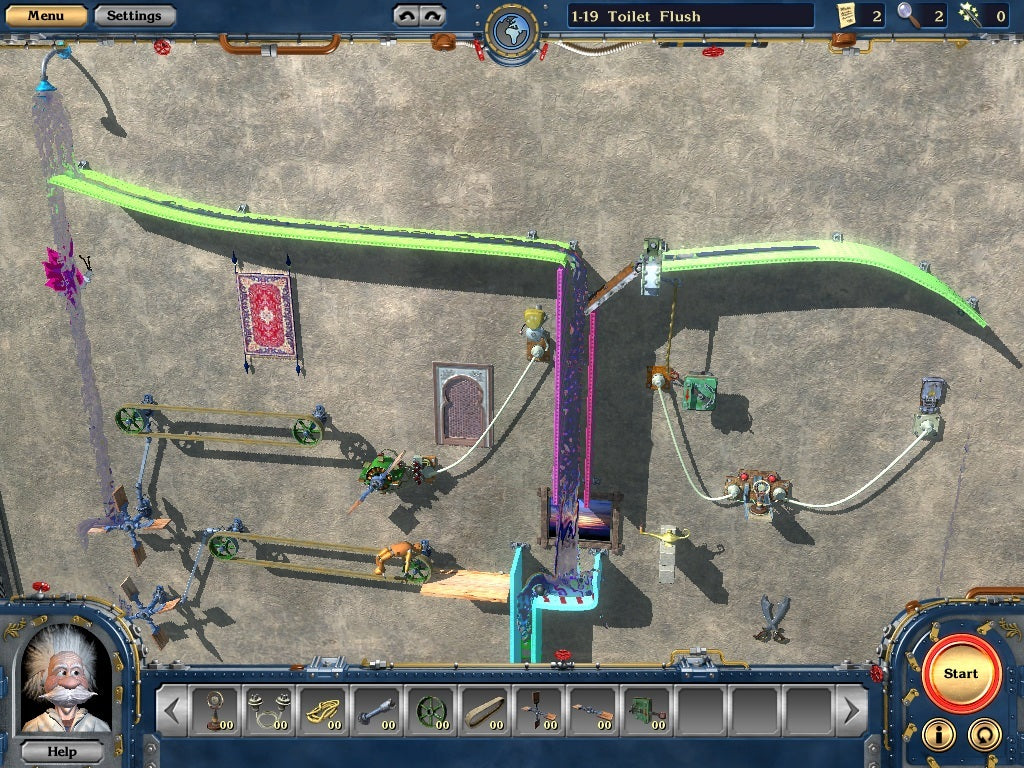Ask the professor for Help

[62, 751]
